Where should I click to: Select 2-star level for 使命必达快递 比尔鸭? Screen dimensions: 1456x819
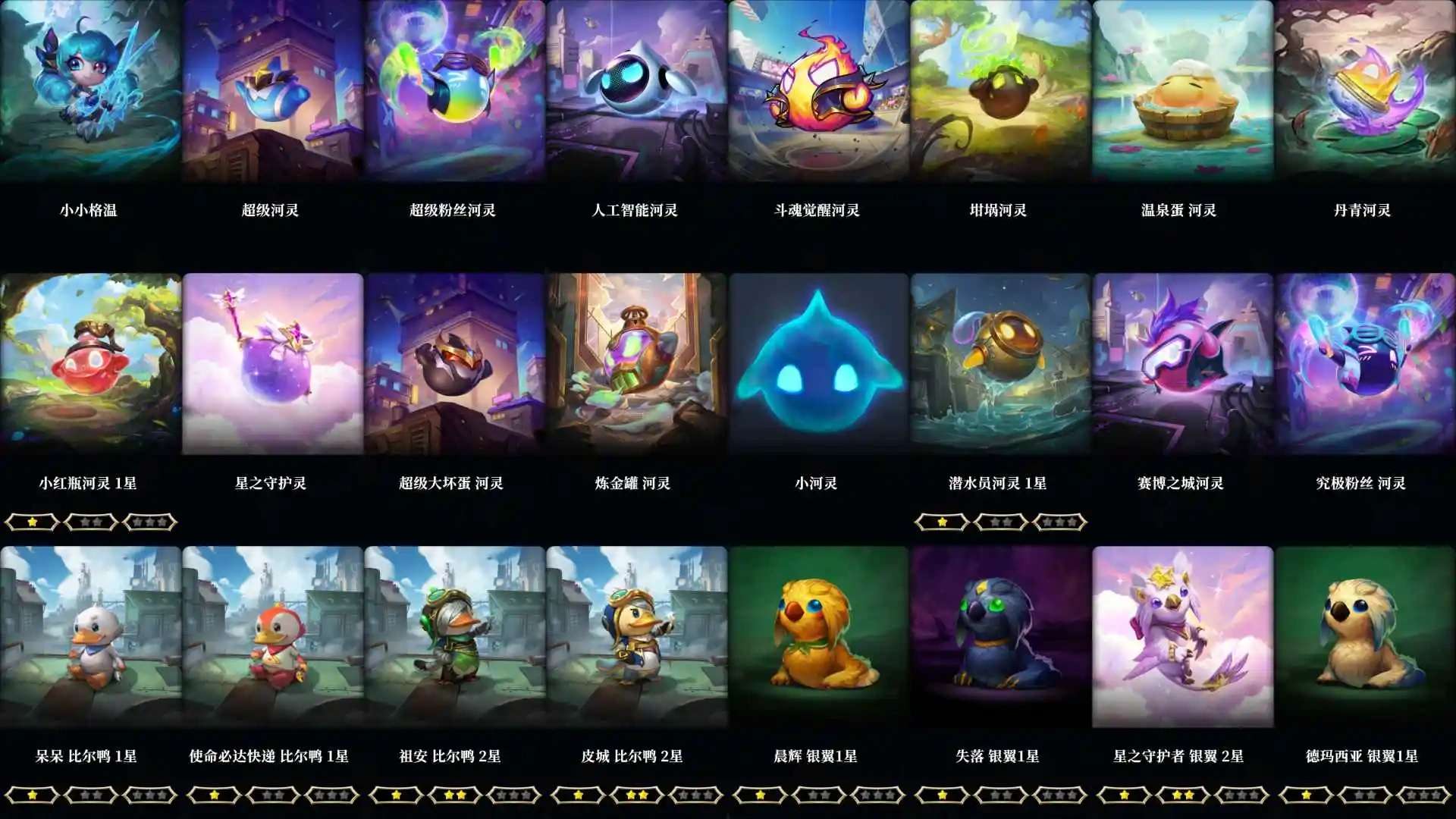click(x=271, y=795)
